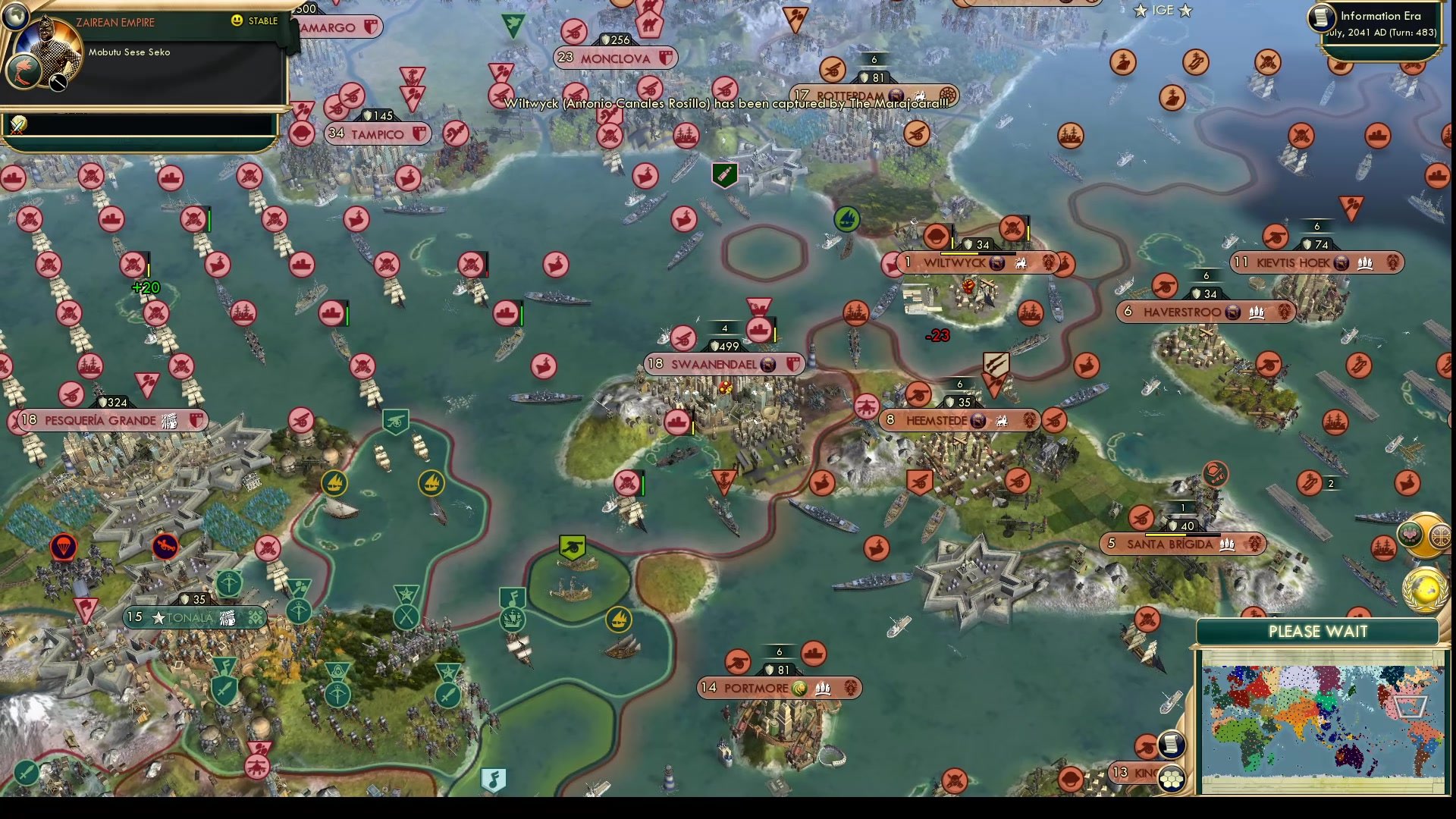1456x819 pixels.
Task: Open the Ingame Editor via the IGE button
Action: 1163,11
